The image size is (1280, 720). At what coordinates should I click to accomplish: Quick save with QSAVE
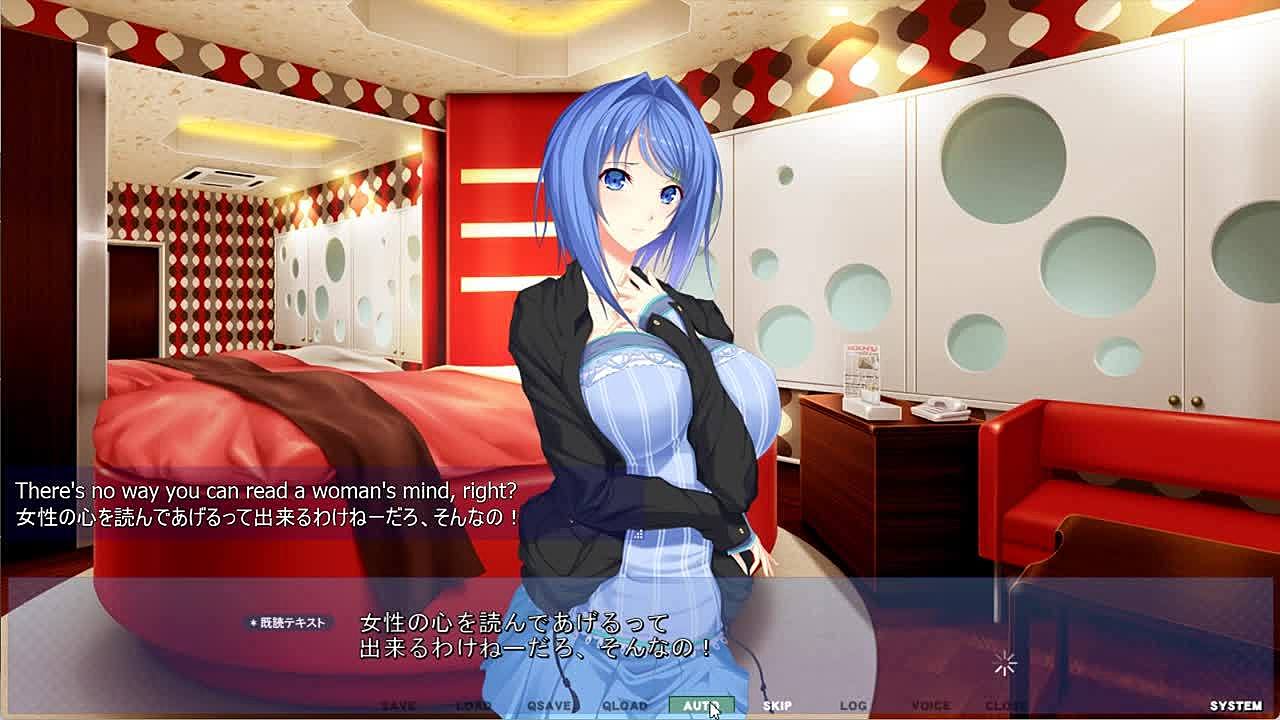click(x=549, y=706)
